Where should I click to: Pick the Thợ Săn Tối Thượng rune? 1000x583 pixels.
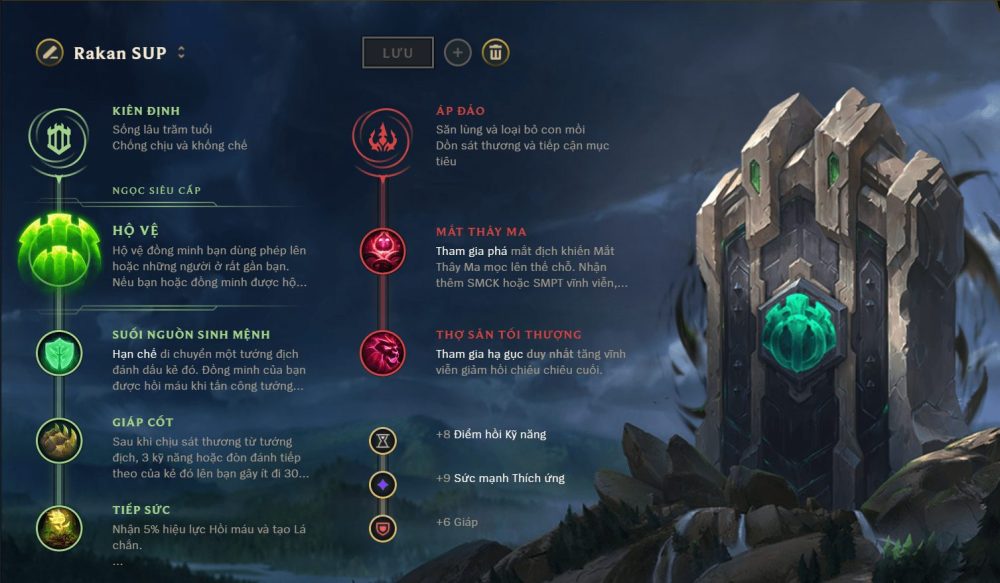(383, 352)
